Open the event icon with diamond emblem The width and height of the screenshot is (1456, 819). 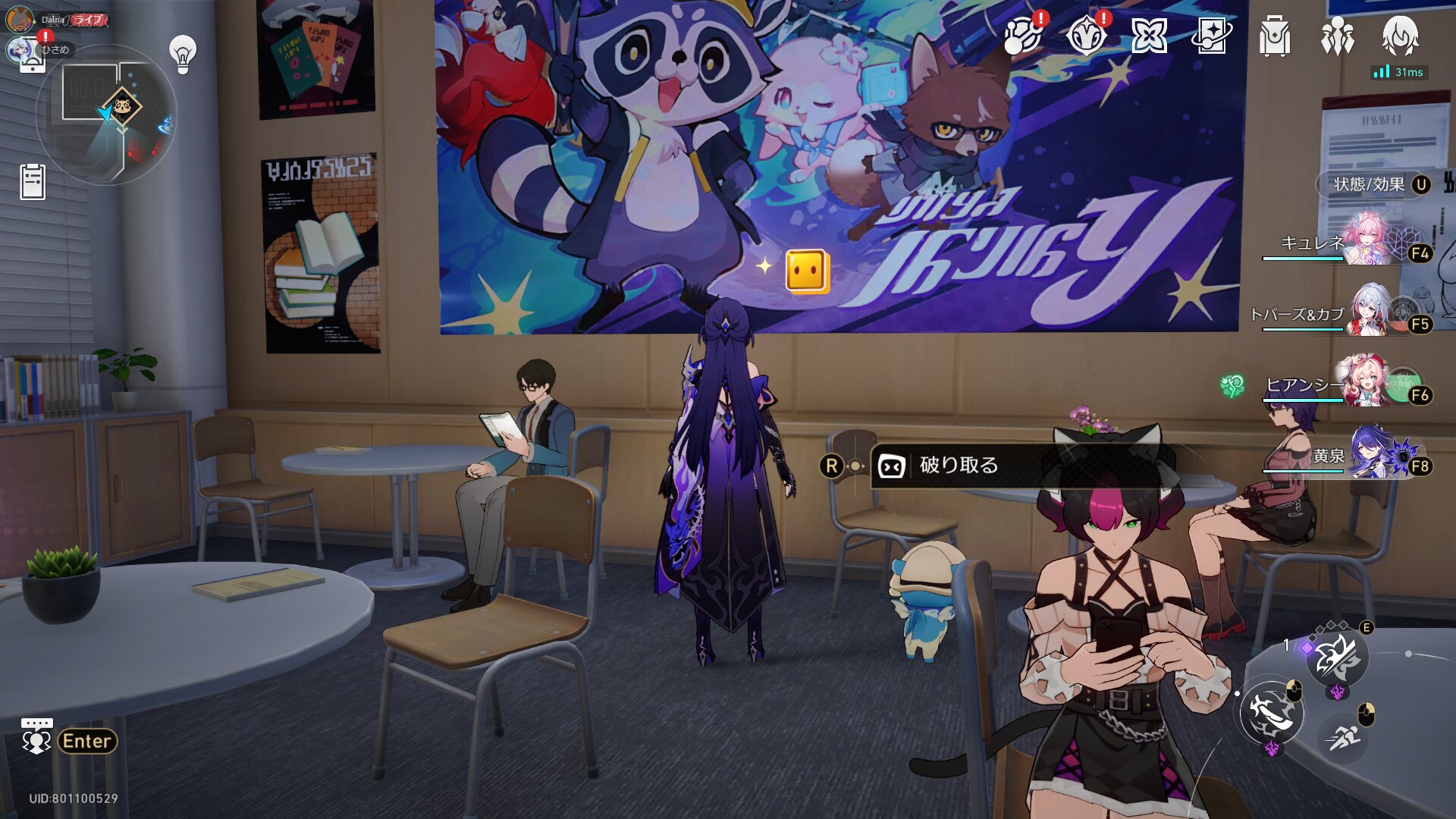pyautogui.click(x=1086, y=36)
